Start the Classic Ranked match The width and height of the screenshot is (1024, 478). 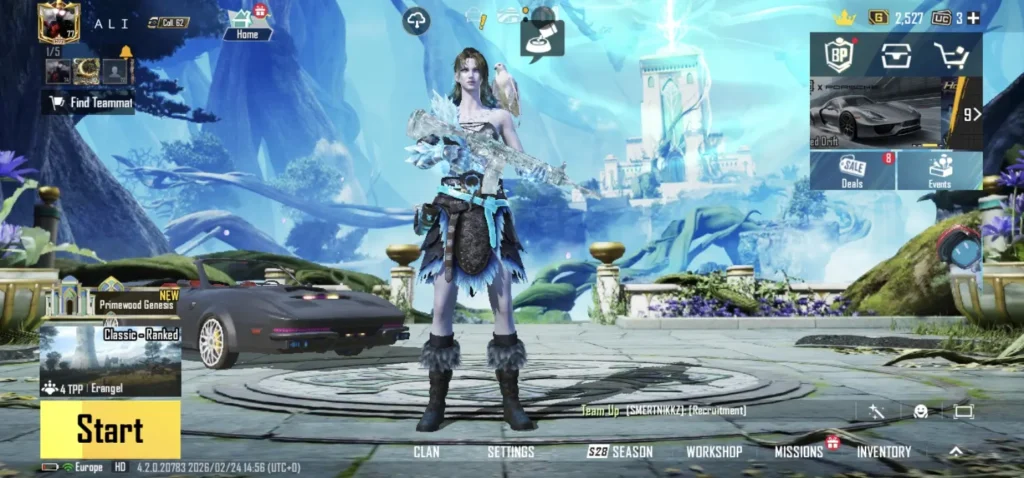(110, 430)
